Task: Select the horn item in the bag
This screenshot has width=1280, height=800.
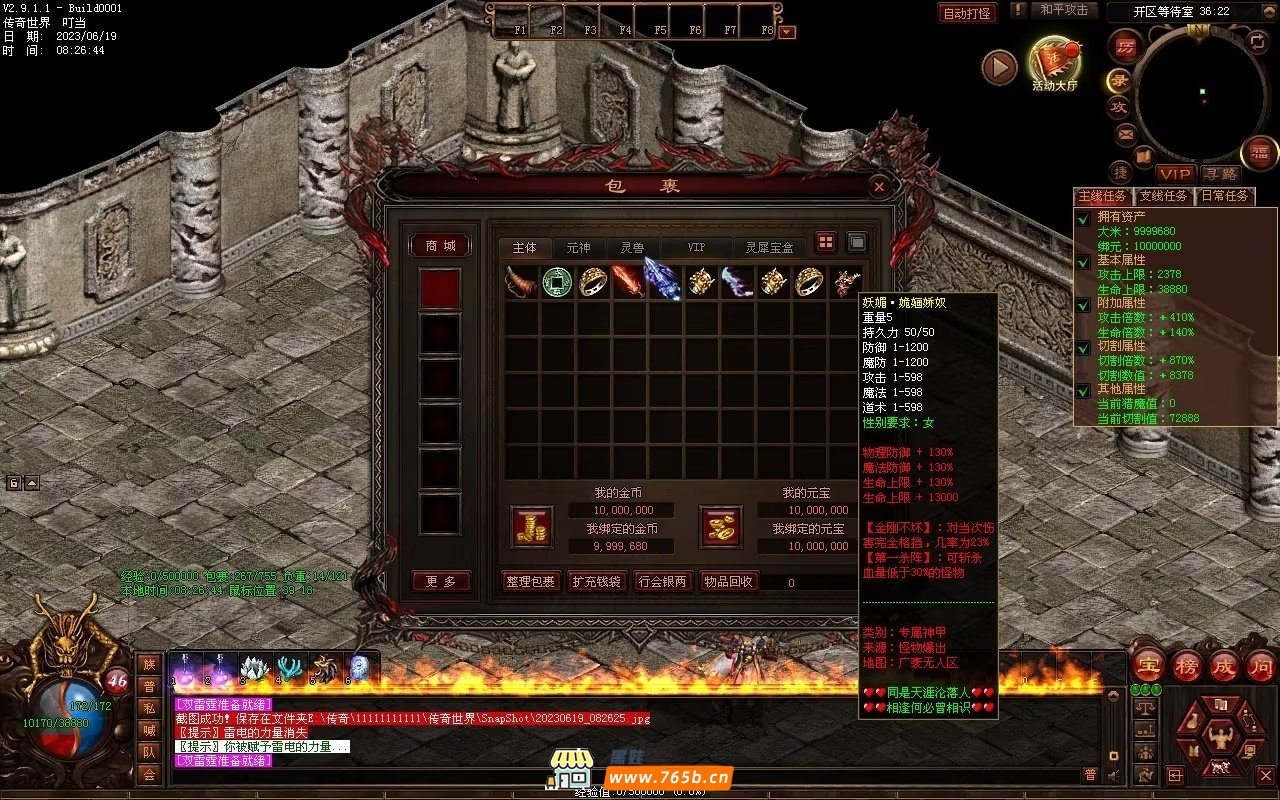Action: click(521, 283)
